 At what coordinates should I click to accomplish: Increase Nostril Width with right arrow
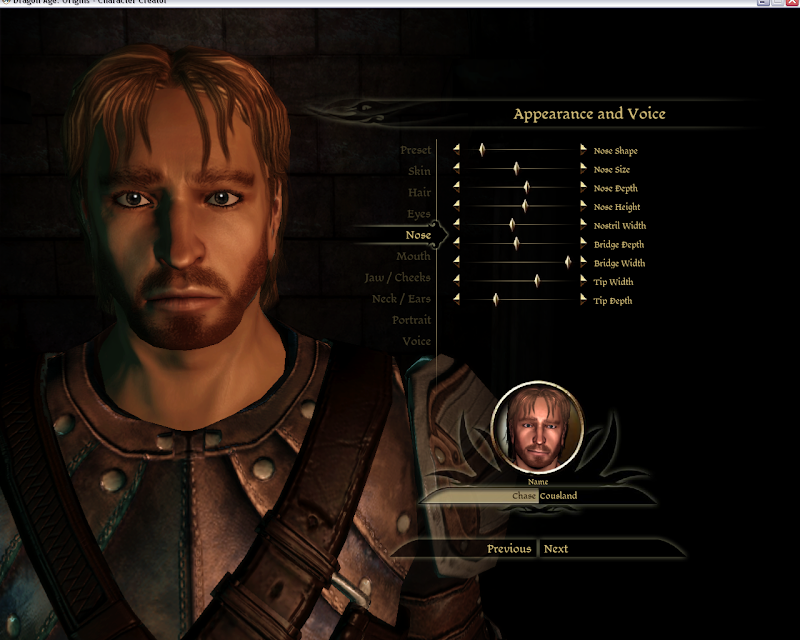click(584, 225)
